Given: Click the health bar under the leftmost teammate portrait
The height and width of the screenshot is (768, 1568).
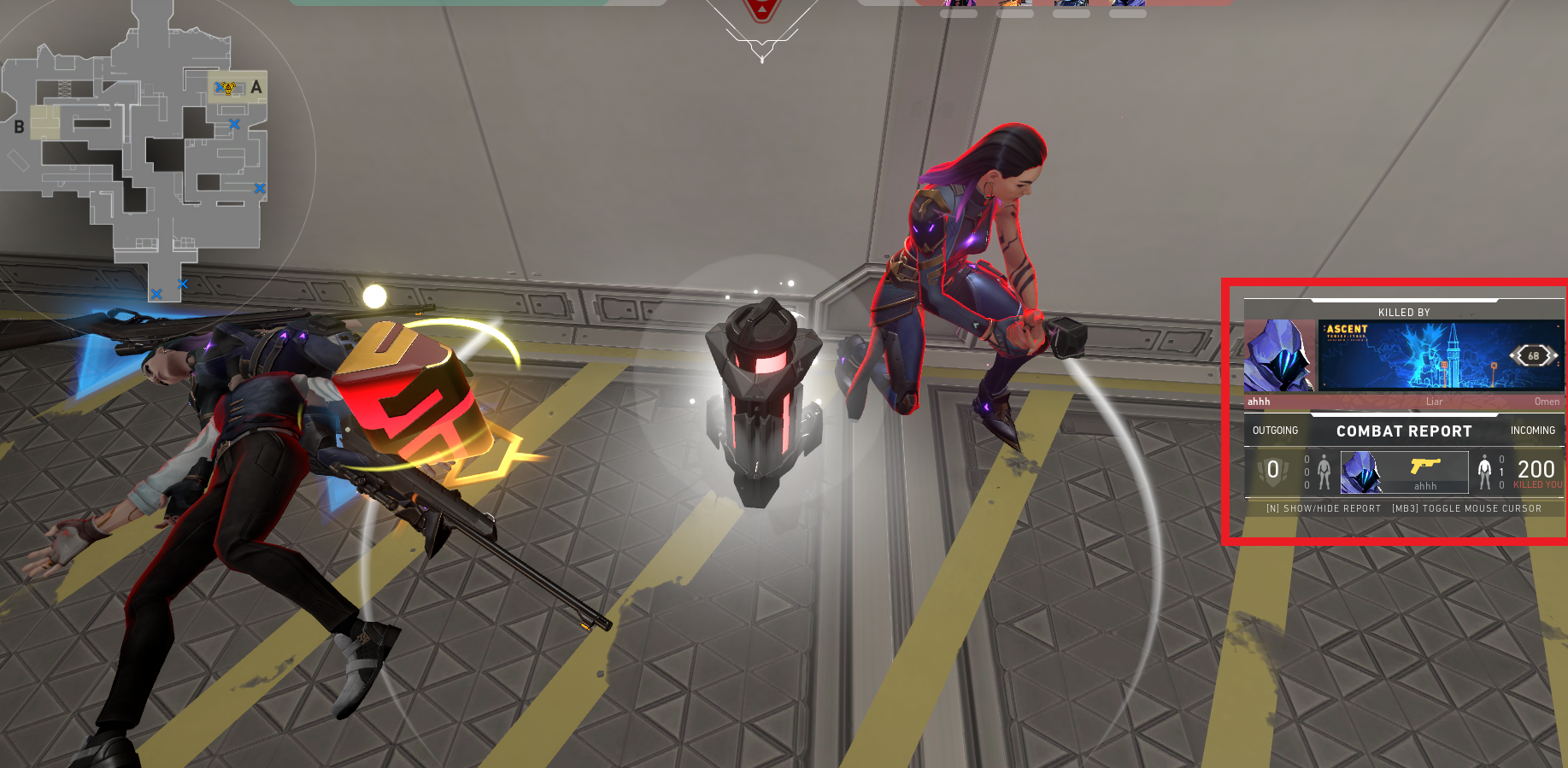Looking at the screenshot, I should pos(958,13).
